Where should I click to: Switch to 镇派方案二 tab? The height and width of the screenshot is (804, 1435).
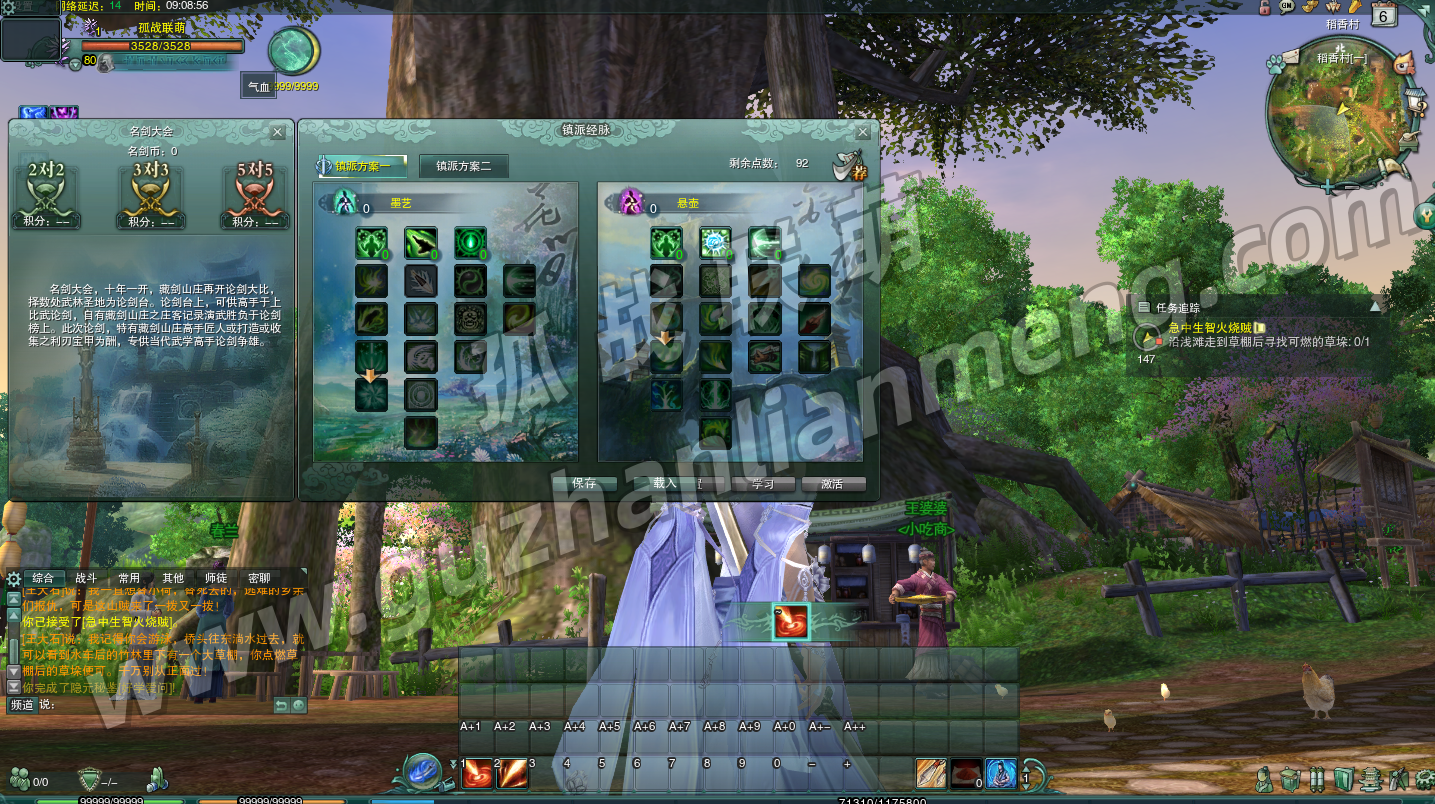[x=464, y=166]
